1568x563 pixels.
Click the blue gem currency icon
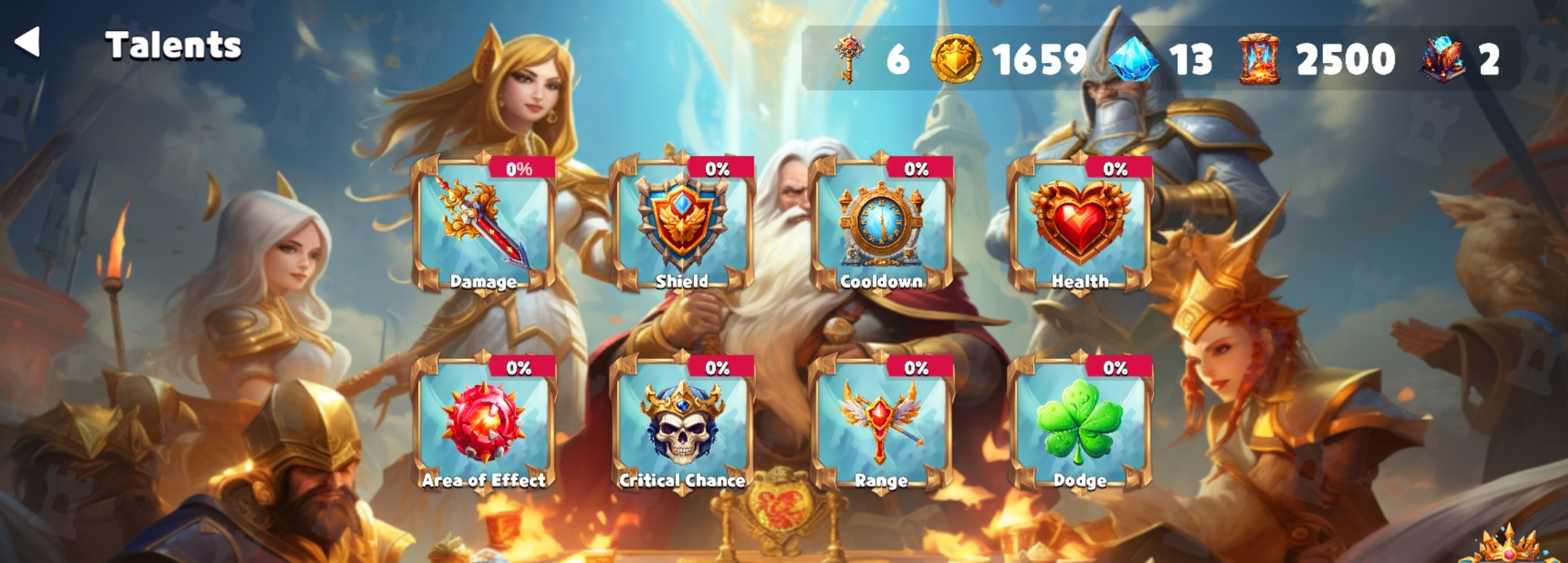point(1133,59)
